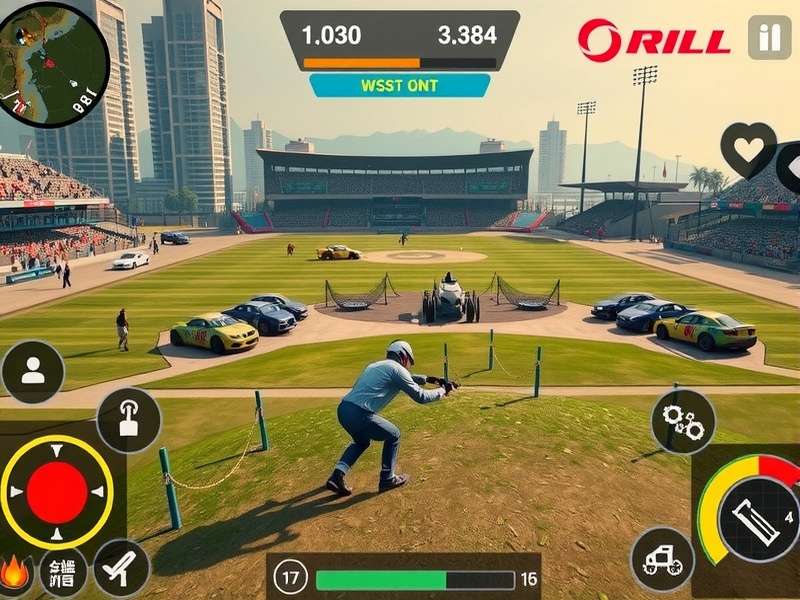Tap the hand interact button
Screen dimensions: 800x600
pyautogui.click(x=129, y=420)
